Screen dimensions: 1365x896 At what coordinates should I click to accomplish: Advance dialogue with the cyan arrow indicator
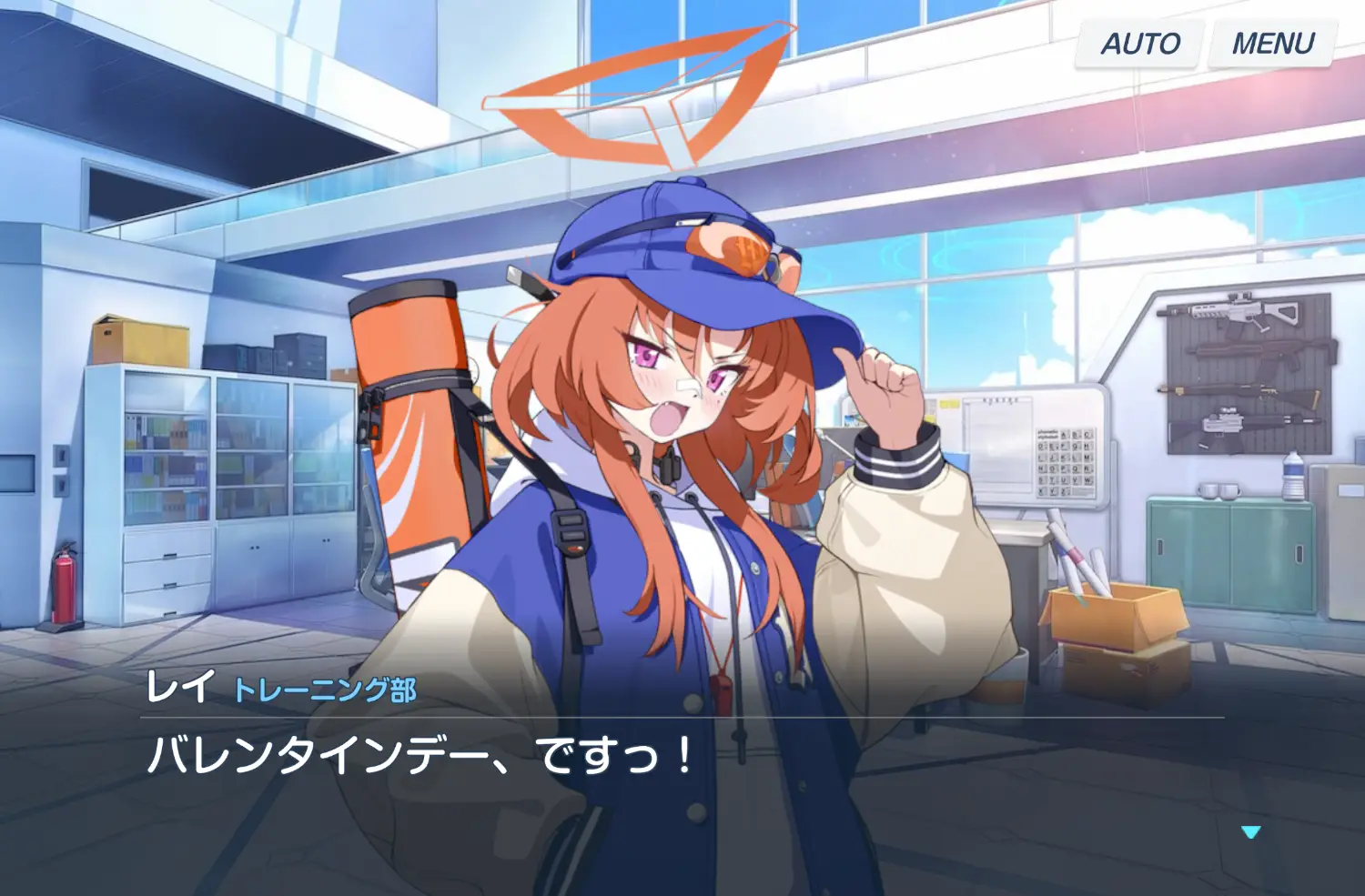click(1251, 831)
